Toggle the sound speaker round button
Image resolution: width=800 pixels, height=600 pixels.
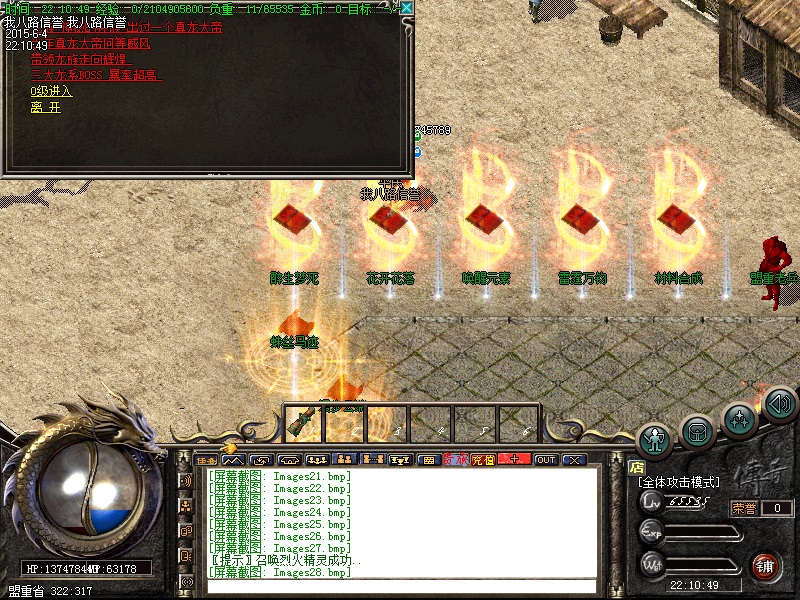(779, 404)
